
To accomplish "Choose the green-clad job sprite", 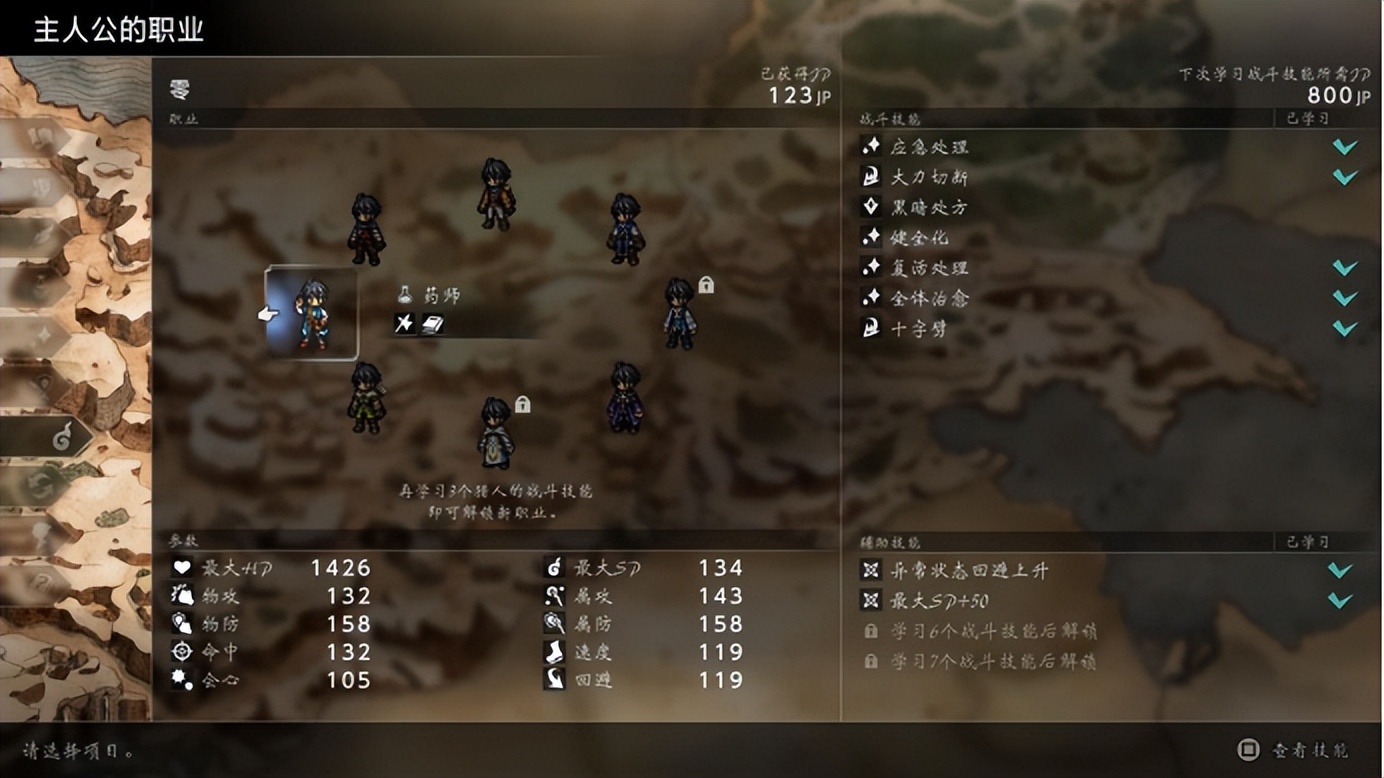I will click(x=366, y=398).
